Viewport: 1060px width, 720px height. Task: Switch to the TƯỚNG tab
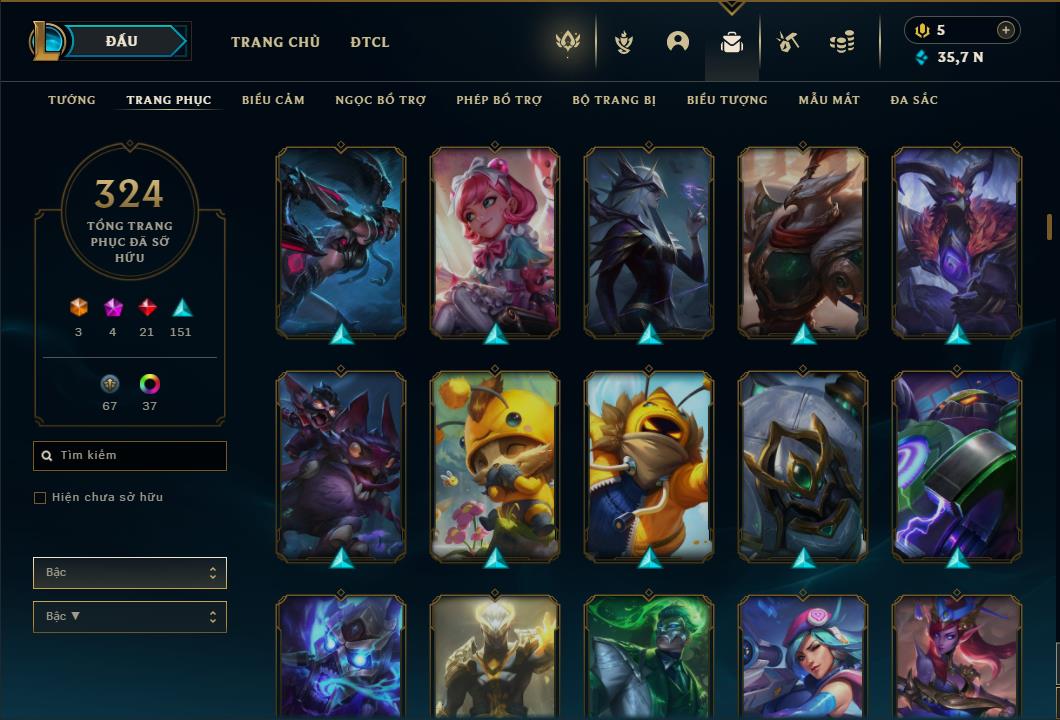click(72, 100)
